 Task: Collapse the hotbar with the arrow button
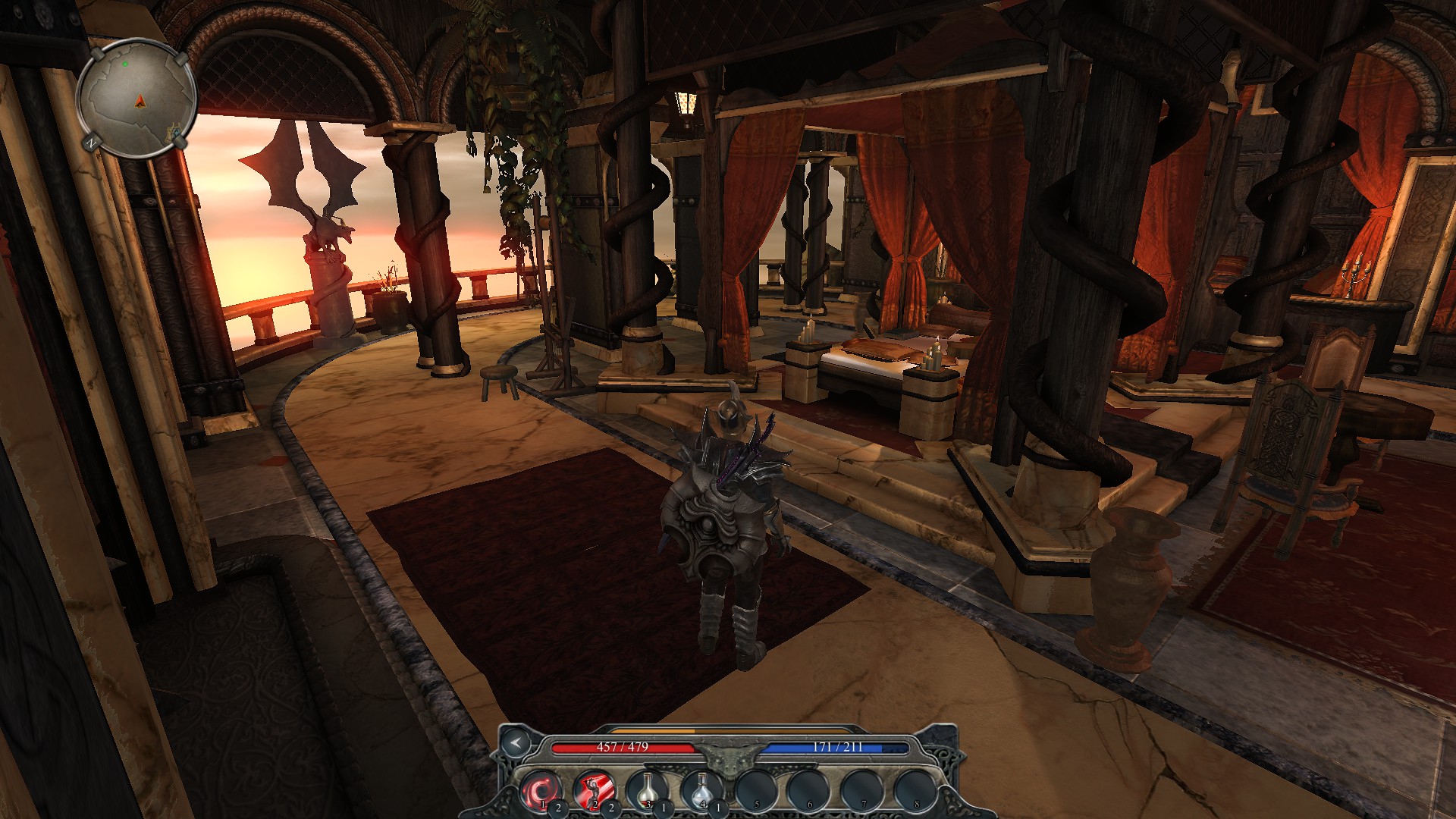point(516,742)
